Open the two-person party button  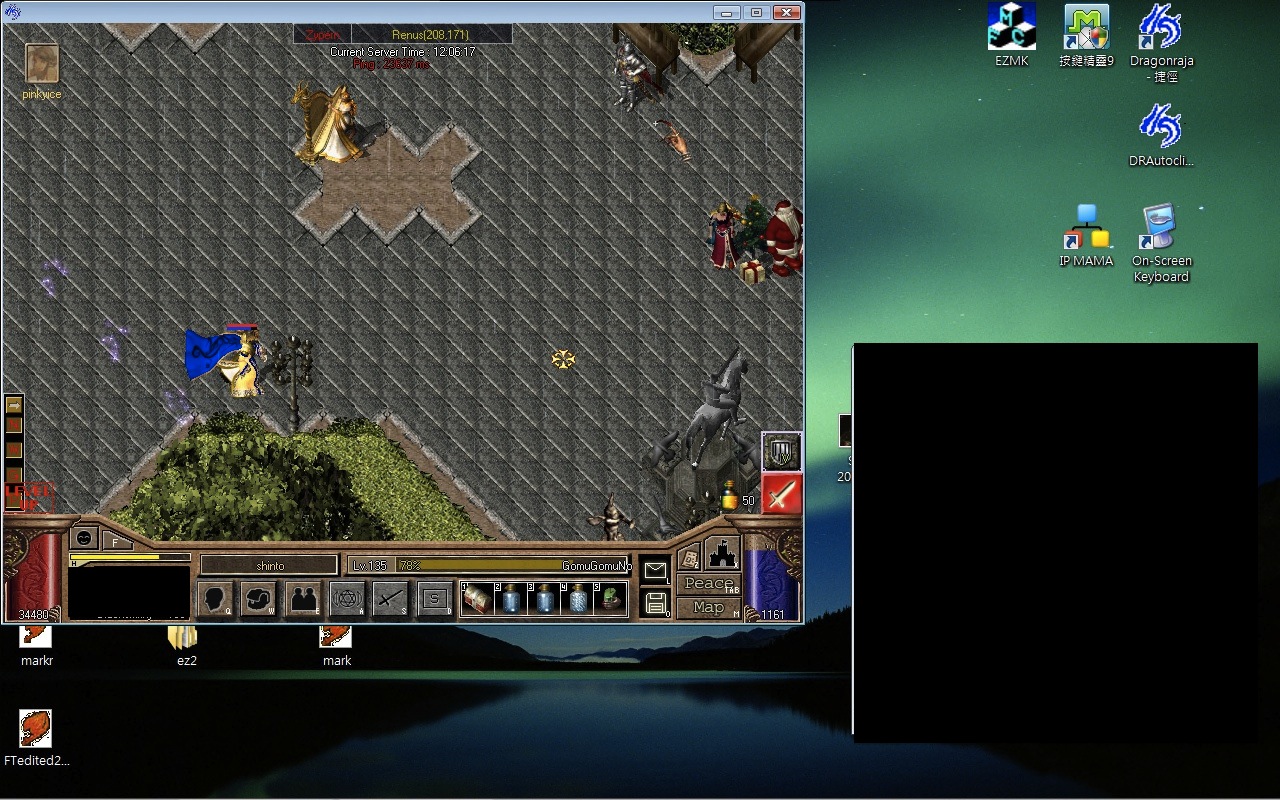coord(303,599)
